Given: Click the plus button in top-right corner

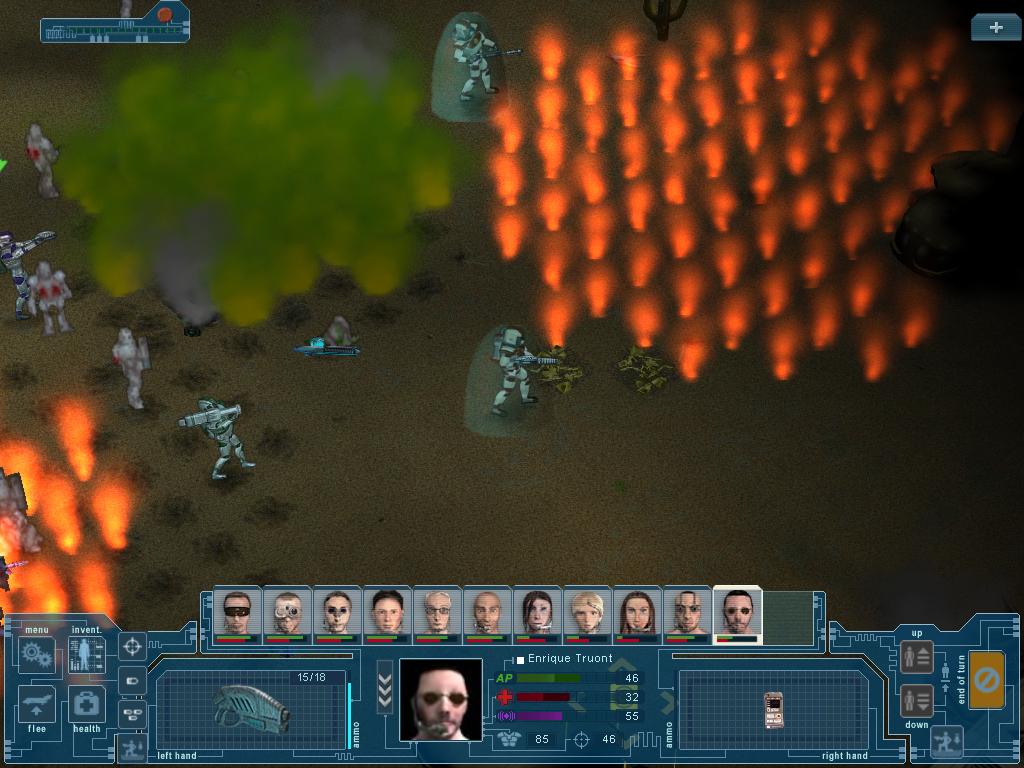Looking at the screenshot, I should click(x=995, y=28).
